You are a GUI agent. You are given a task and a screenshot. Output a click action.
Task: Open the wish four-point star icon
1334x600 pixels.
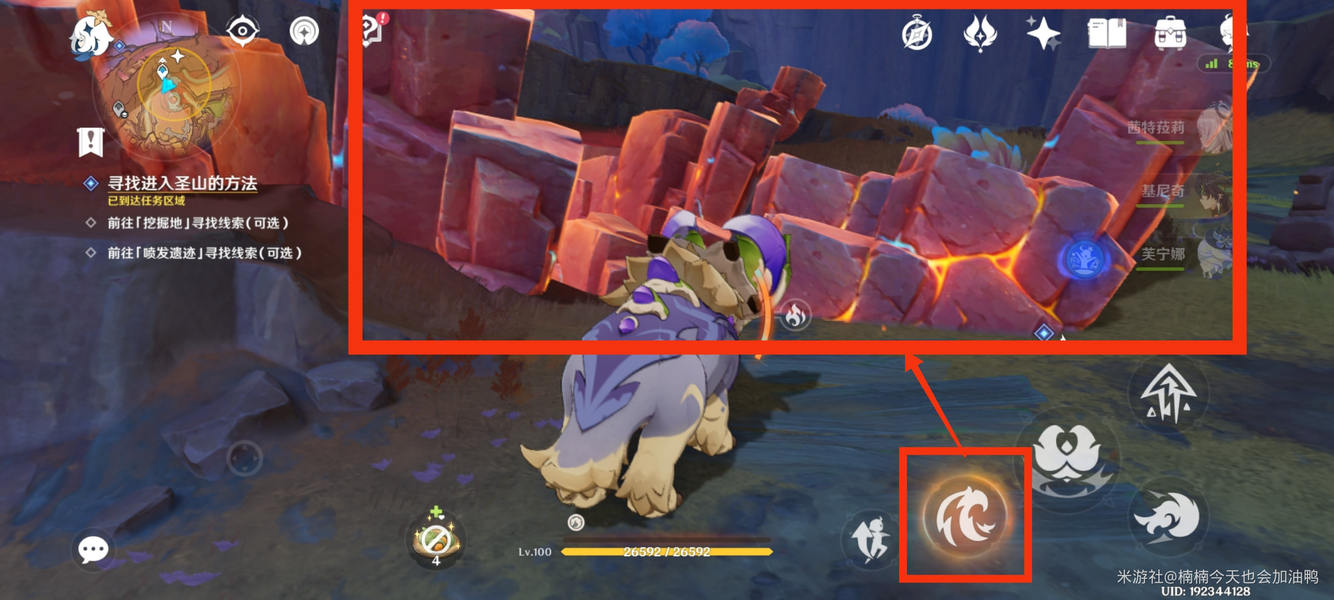(1043, 33)
